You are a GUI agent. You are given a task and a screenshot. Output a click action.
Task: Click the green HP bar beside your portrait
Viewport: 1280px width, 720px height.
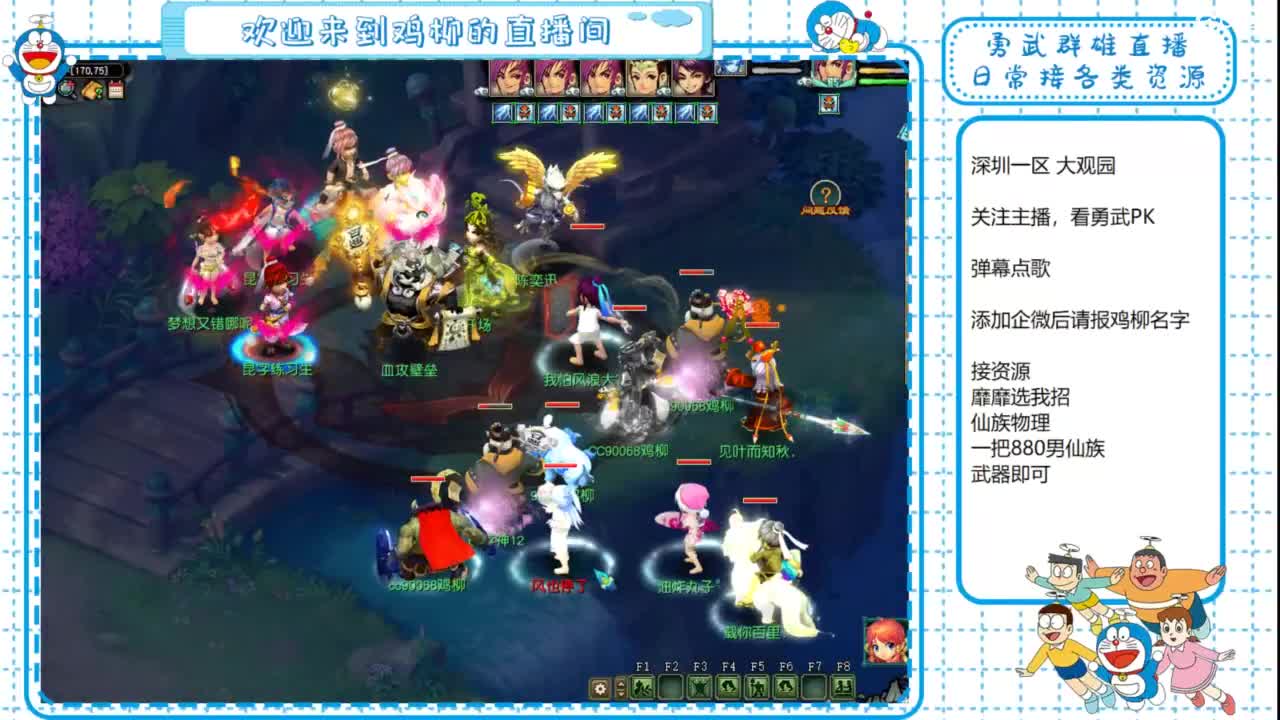880,79
